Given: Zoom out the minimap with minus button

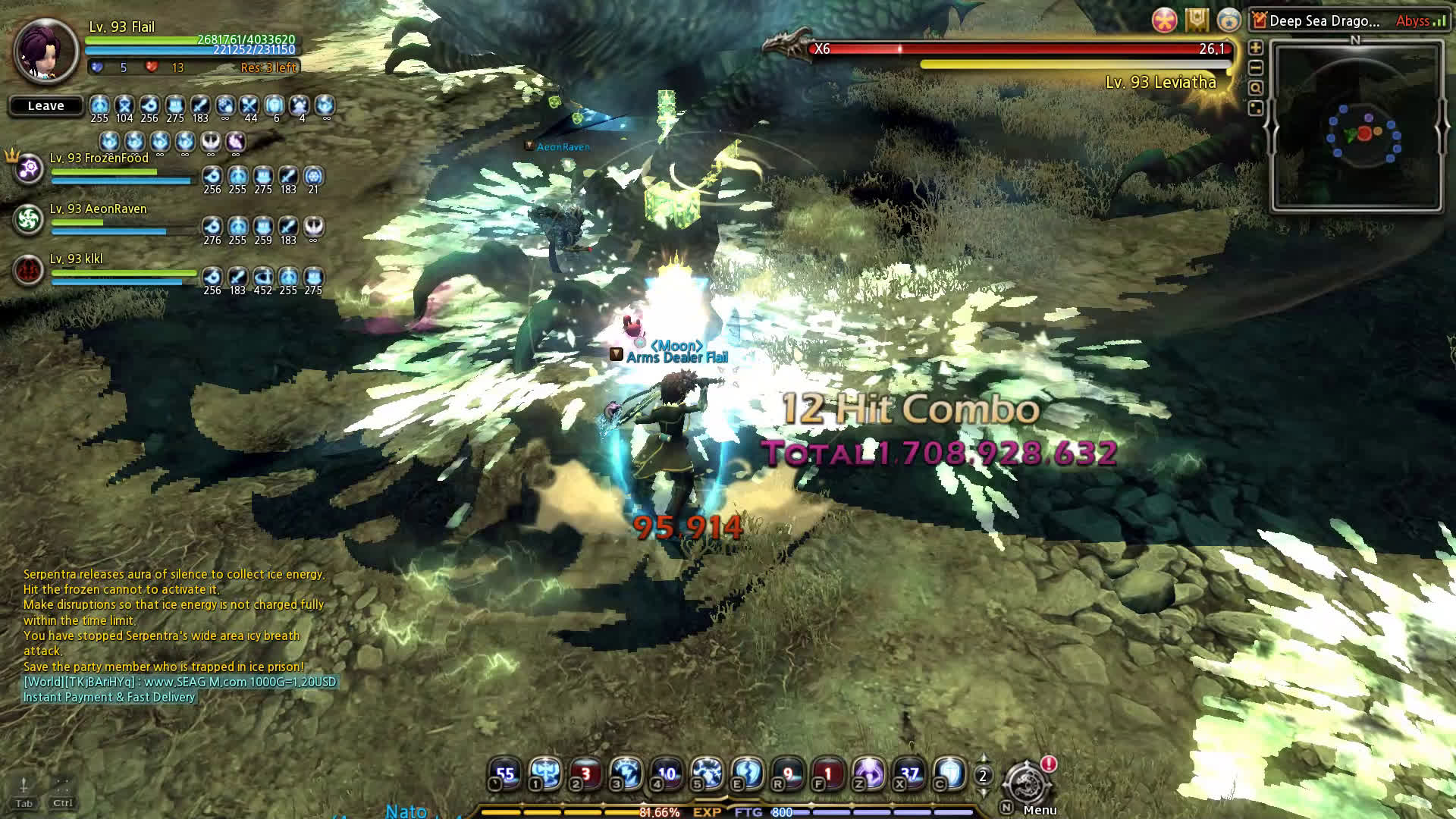Looking at the screenshot, I should pyautogui.click(x=1256, y=67).
